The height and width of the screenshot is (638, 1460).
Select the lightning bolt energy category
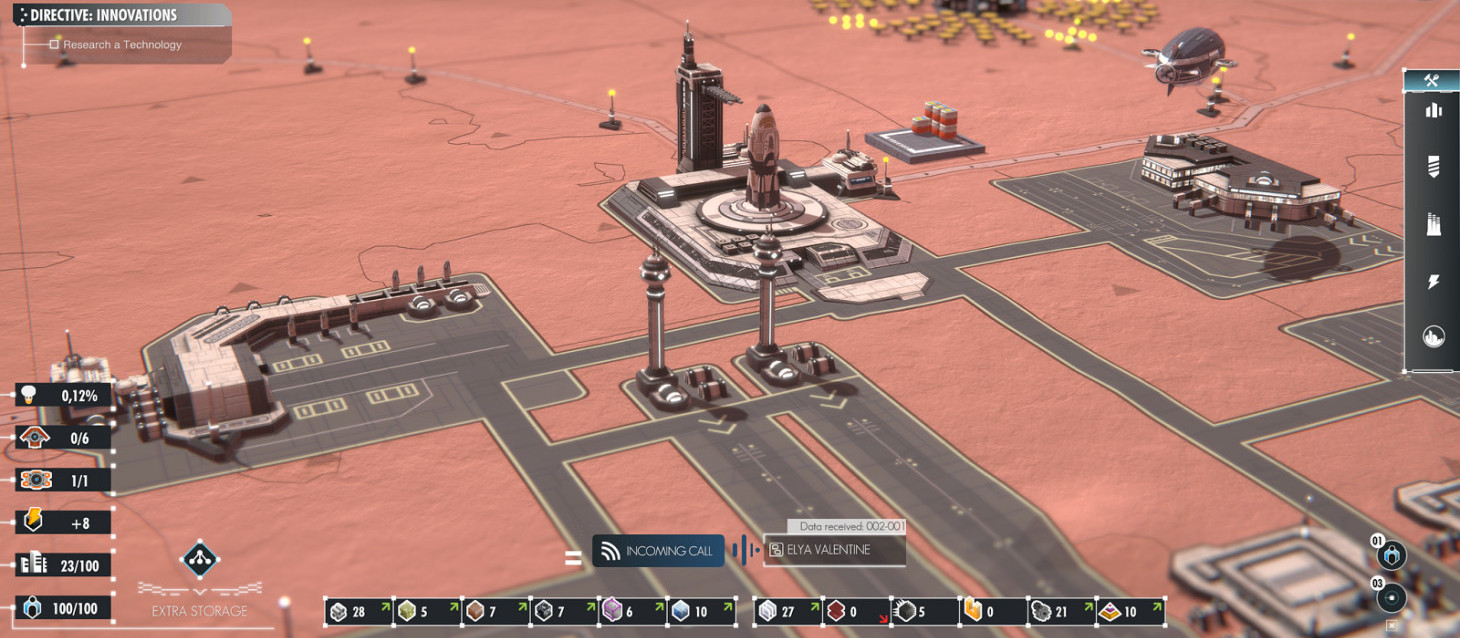coord(1432,282)
